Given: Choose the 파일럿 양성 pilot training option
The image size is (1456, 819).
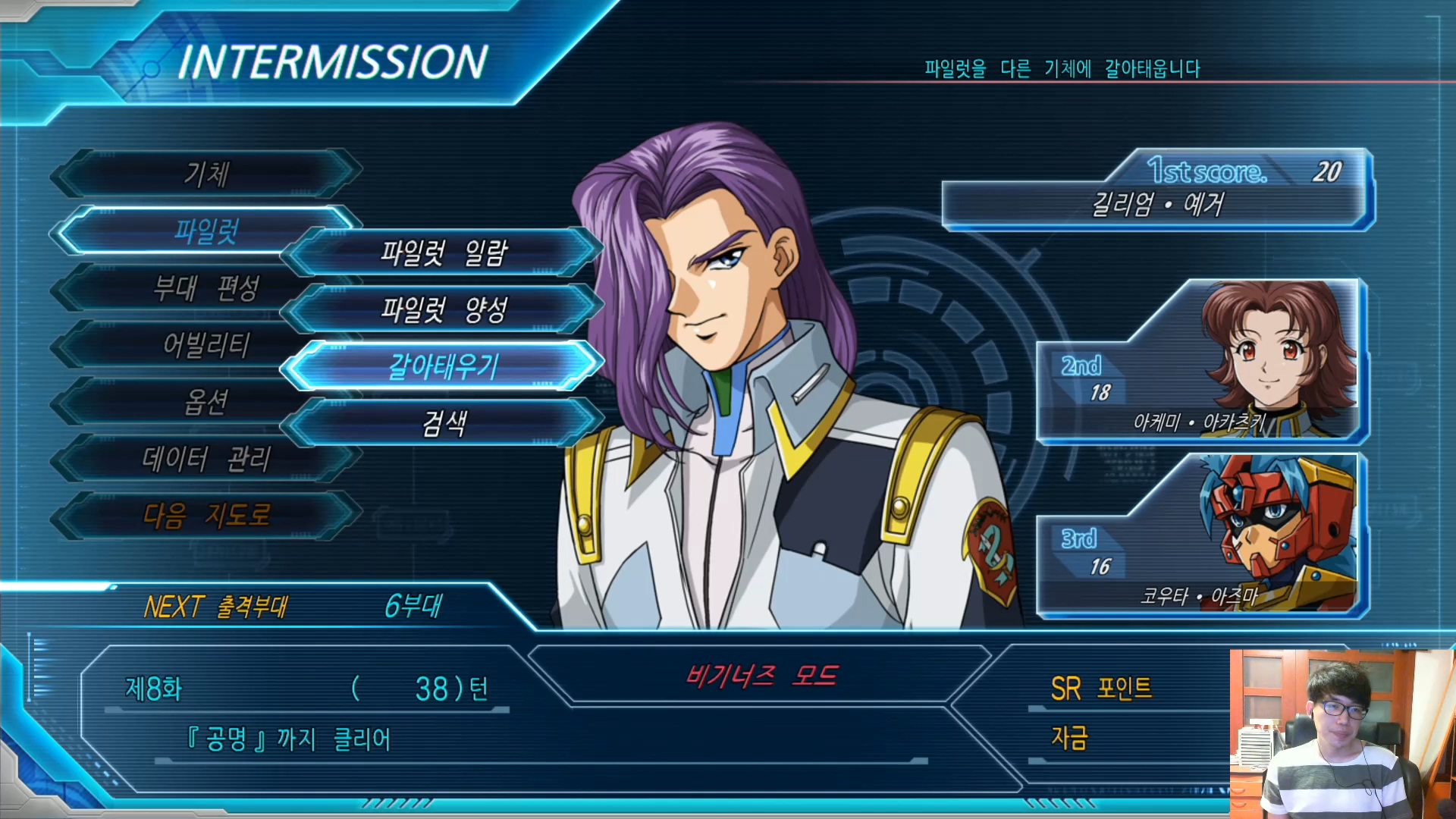Looking at the screenshot, I should pyautogui.click(x=444, y=309).
